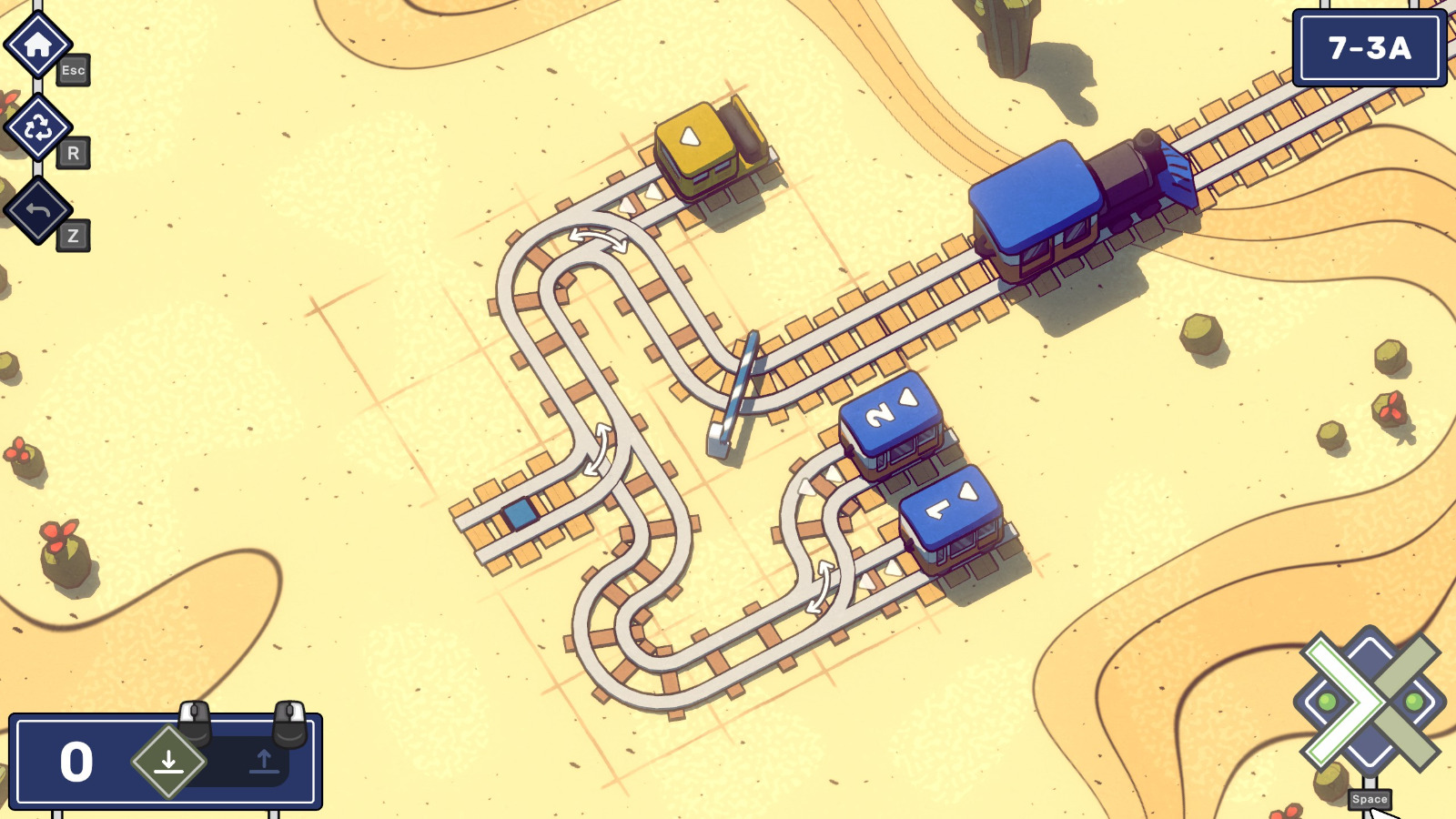
Task: Click the tunnel bridge piece on the track
Action: point(734,389)
